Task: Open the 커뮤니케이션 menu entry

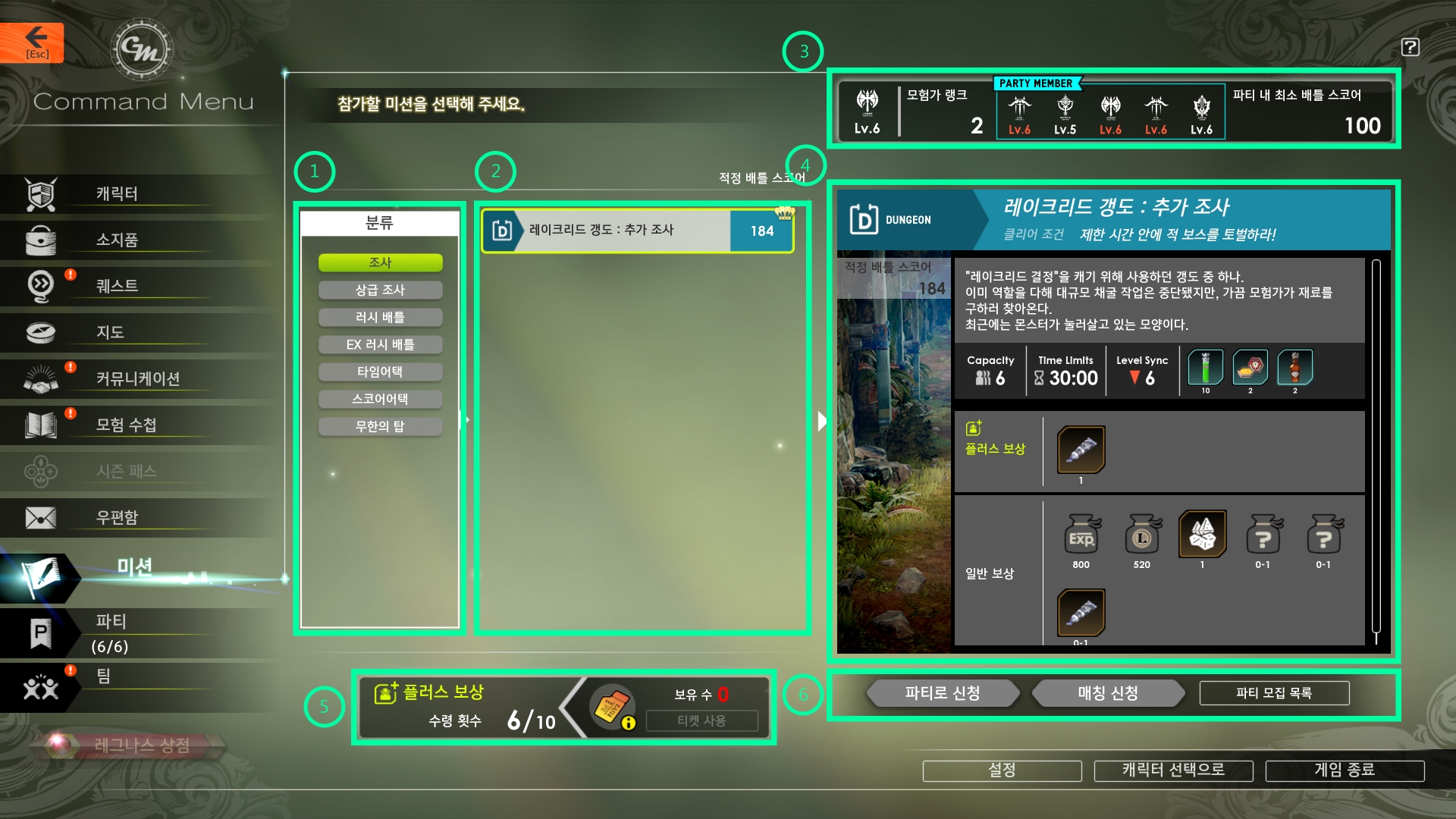Action: (x=136, y=379)
